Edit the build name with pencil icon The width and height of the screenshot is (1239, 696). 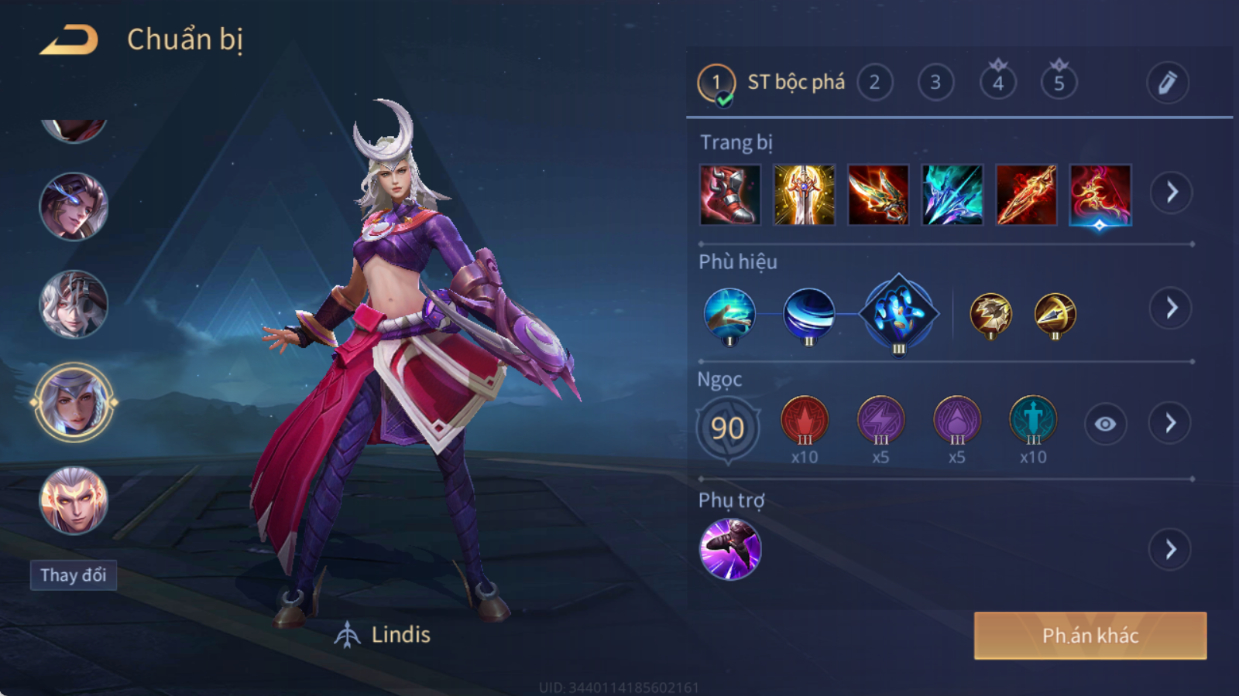[1167, 83]
